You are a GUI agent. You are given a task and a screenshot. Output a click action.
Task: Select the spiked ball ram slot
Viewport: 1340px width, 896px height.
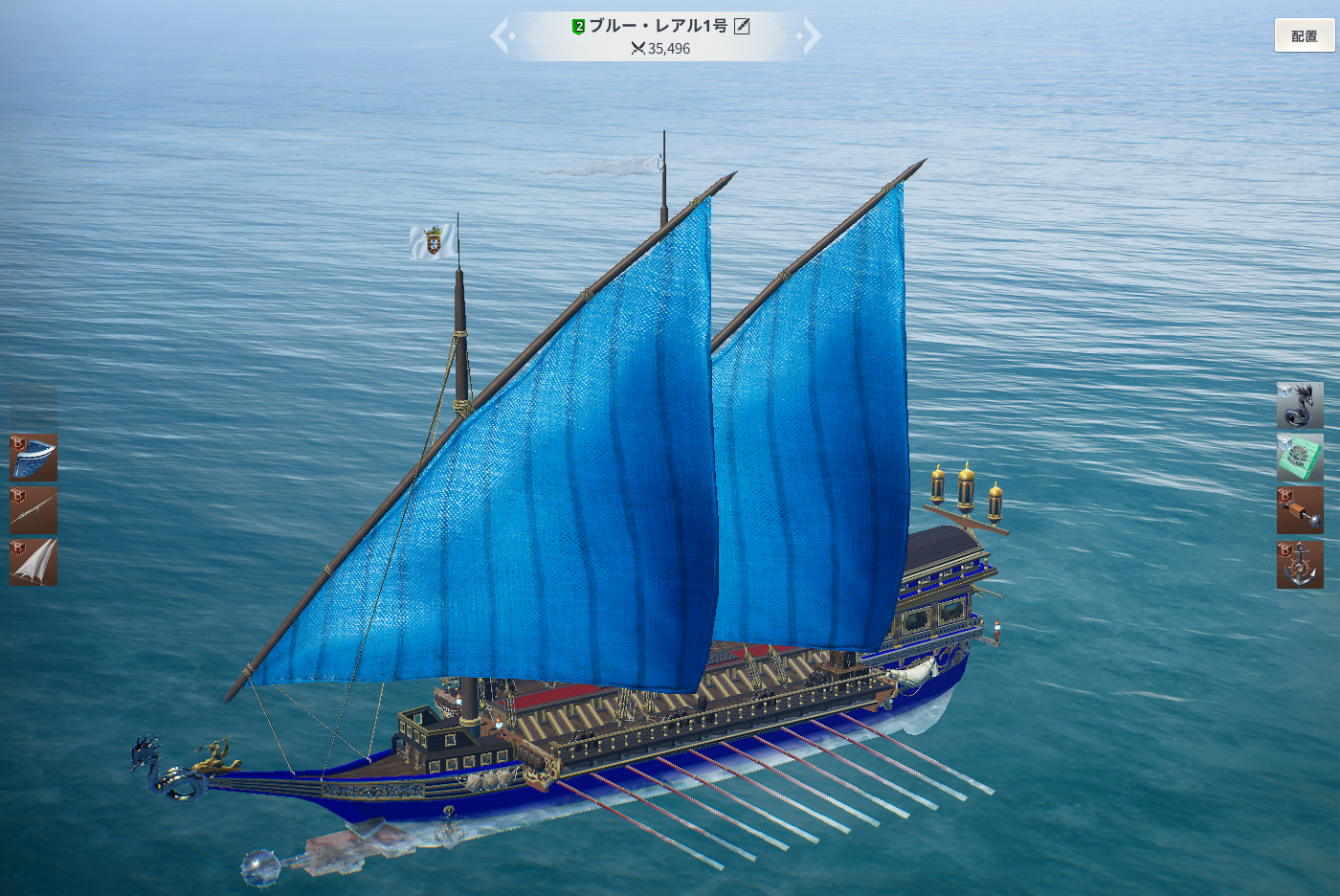click(x=1300, y=510)
